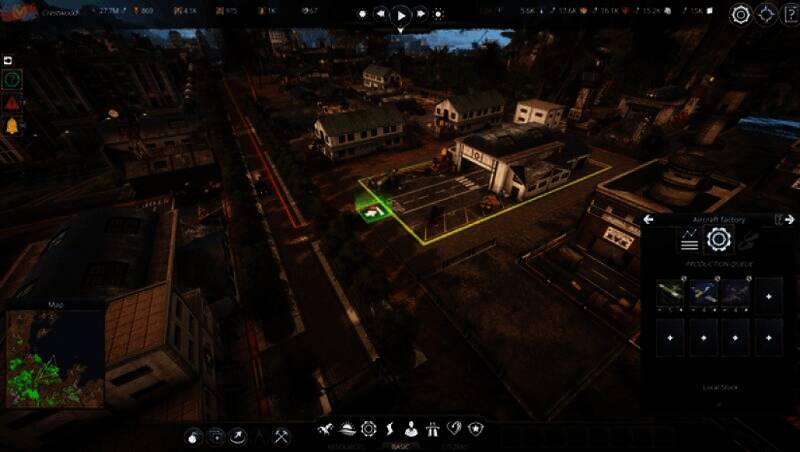Screen dimensions: 800x452
Task: Click the red warning triangle alert
Action: (12, 102)
